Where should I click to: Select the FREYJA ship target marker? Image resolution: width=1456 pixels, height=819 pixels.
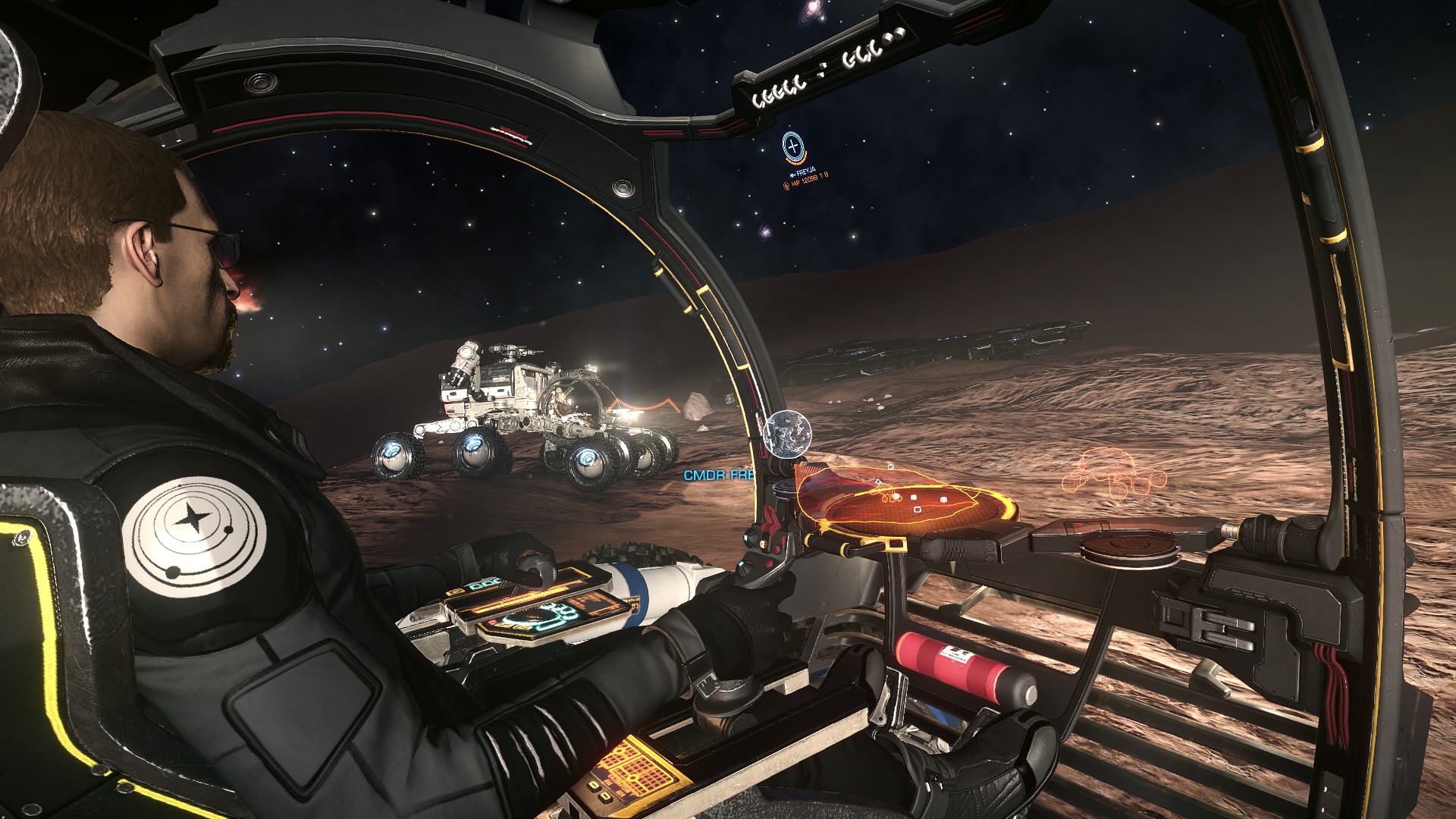coord(793,146)
